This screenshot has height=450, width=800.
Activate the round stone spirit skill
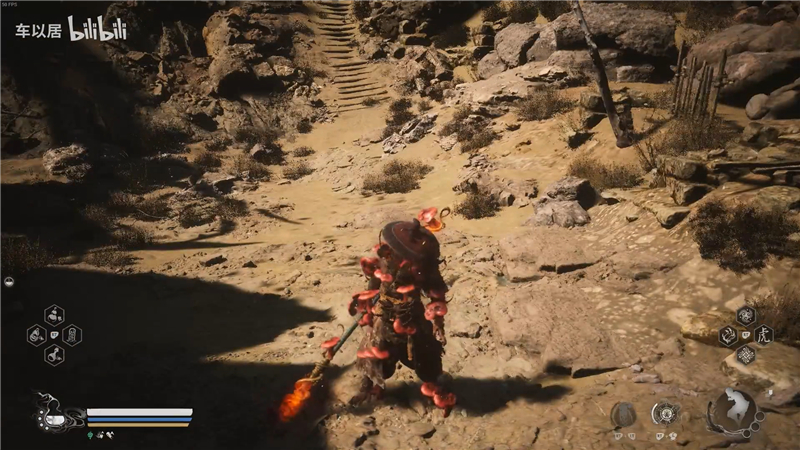point(623,414)
